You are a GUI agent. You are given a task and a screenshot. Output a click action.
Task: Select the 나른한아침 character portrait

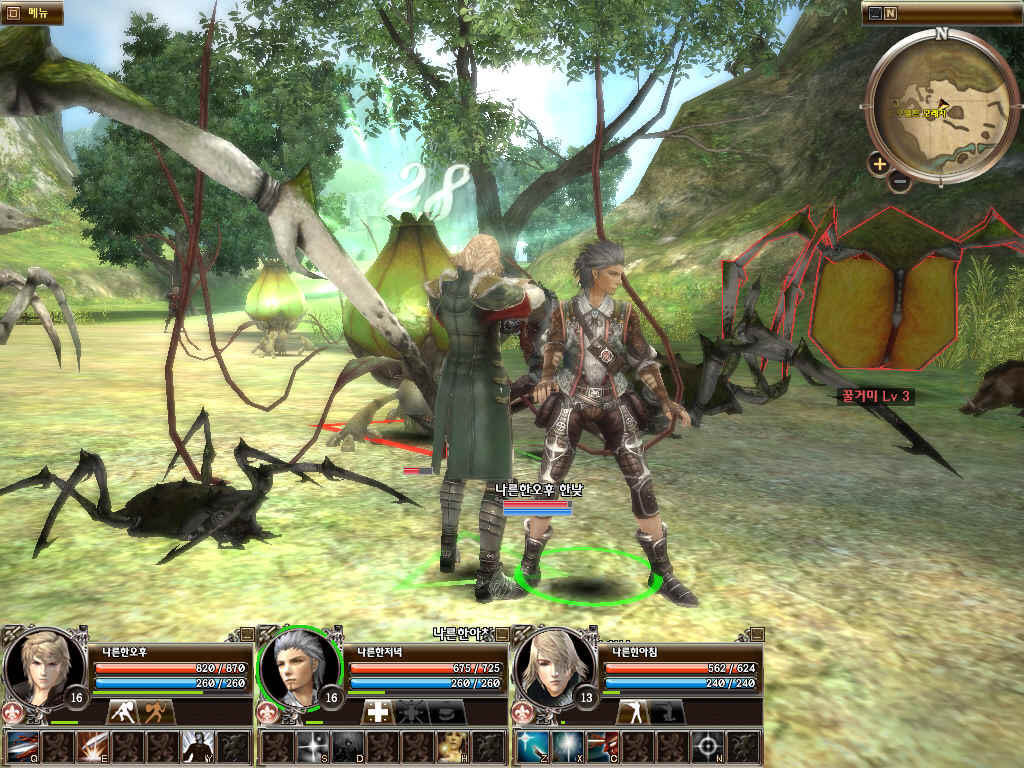[551, 667]
